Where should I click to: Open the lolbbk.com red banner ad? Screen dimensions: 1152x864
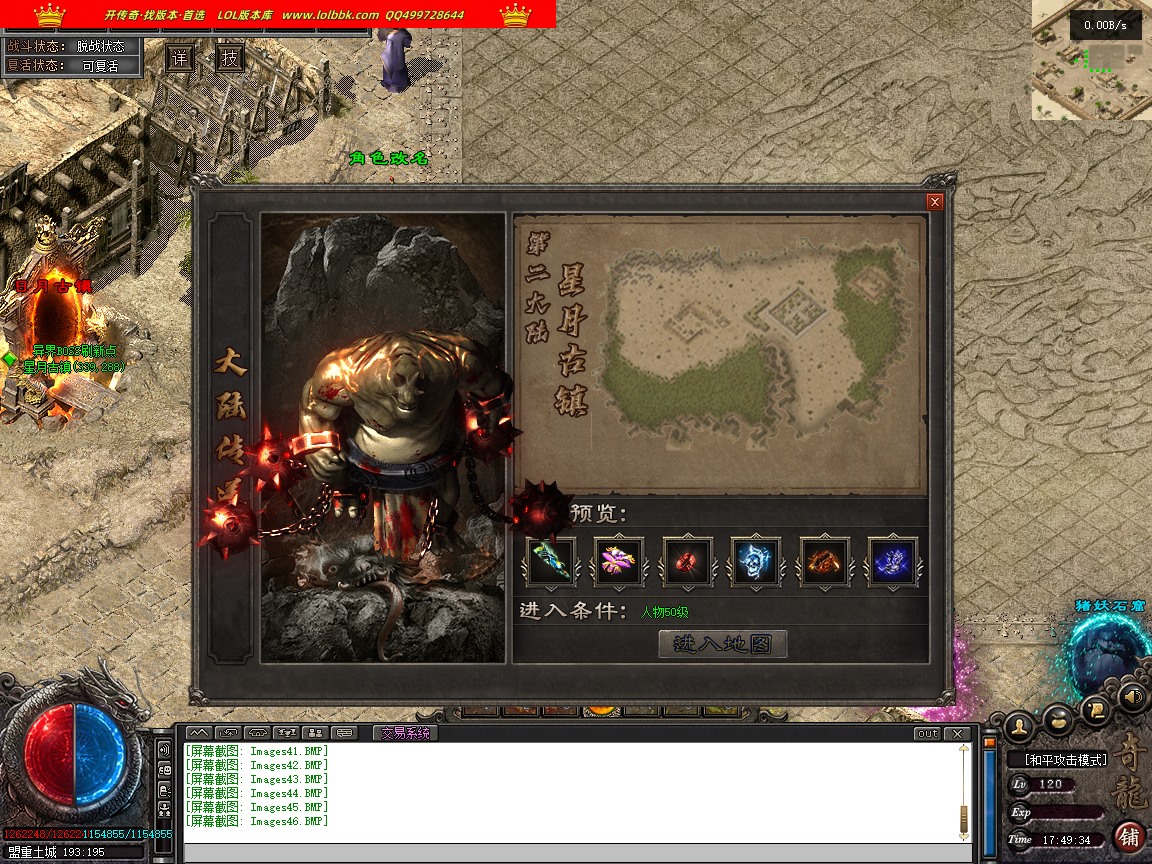coord(278,14)
